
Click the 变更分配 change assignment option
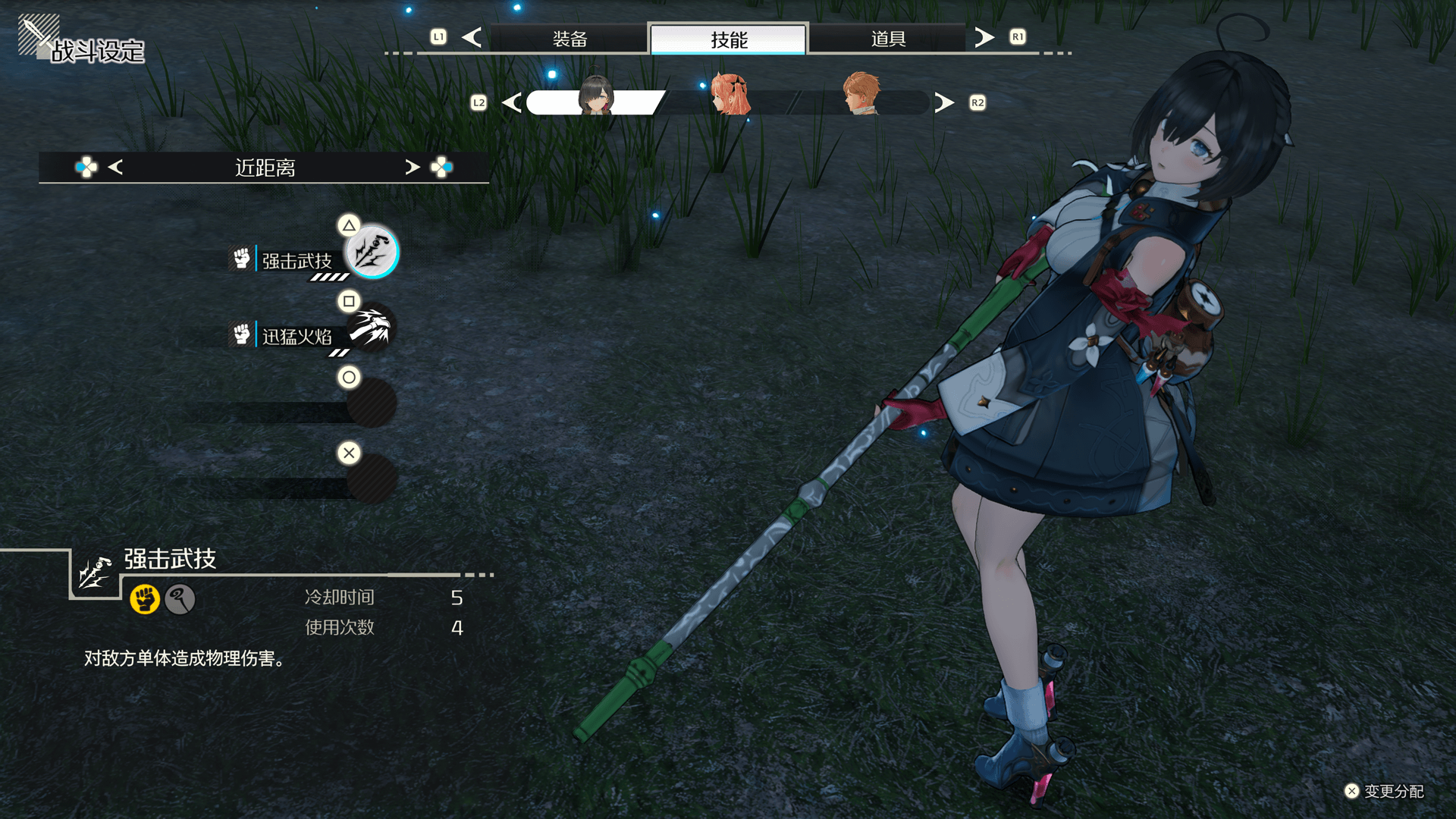coord(1385,791)
